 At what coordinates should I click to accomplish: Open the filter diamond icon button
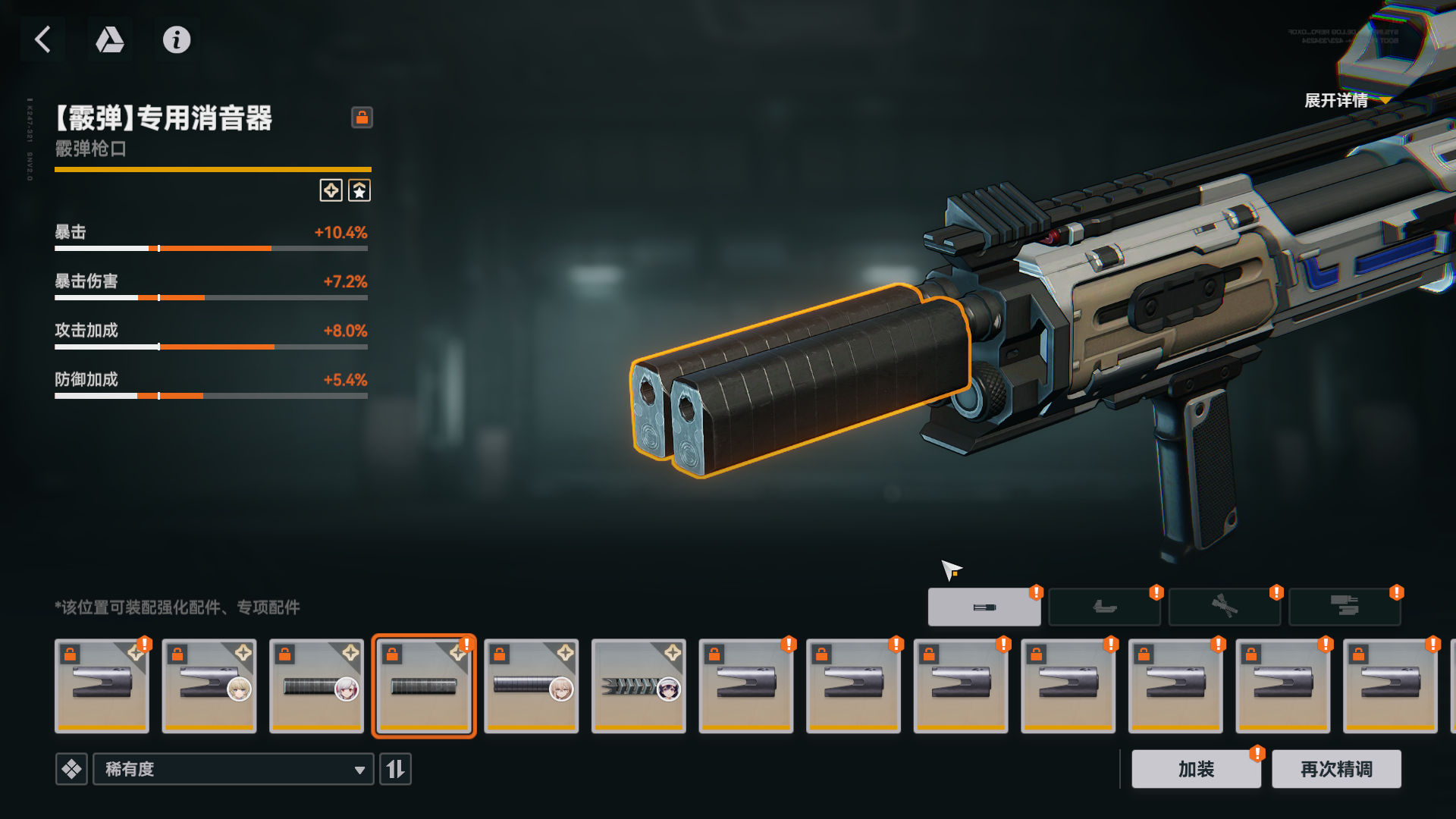pos(71,769)
